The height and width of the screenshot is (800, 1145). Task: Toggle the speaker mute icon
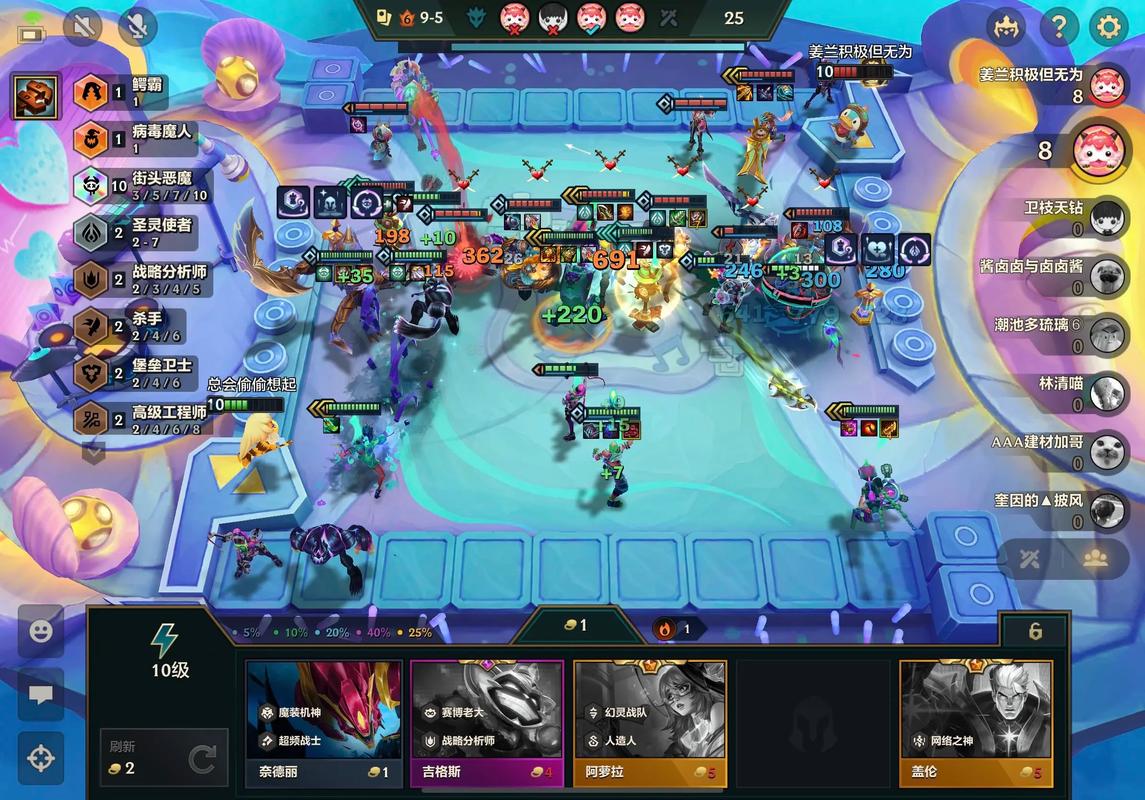click(83, 27)
